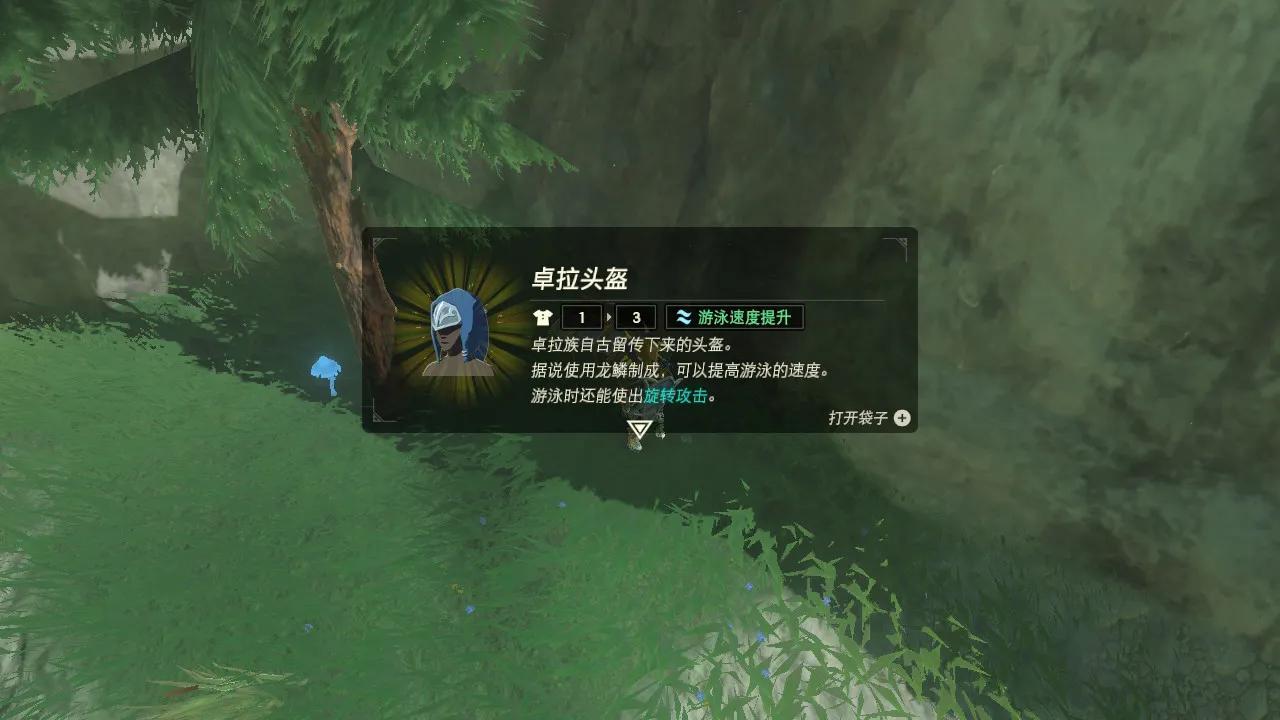Click the downward triangle below the dialog
This screenshot has width=1280, height=720.
[639, 428]
